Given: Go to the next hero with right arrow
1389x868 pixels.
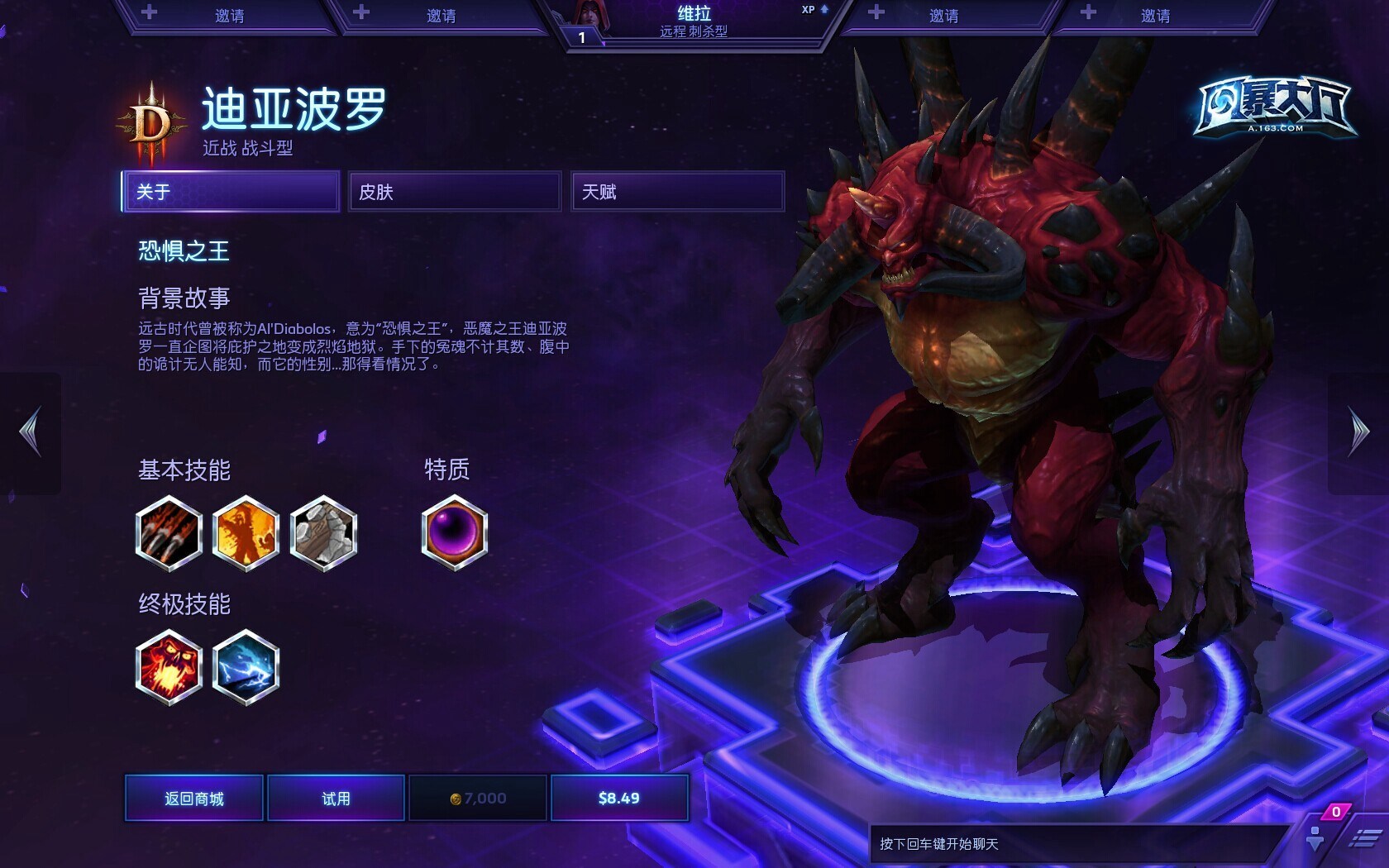Looking at the screenshot, I should [x=1358, y=432].
